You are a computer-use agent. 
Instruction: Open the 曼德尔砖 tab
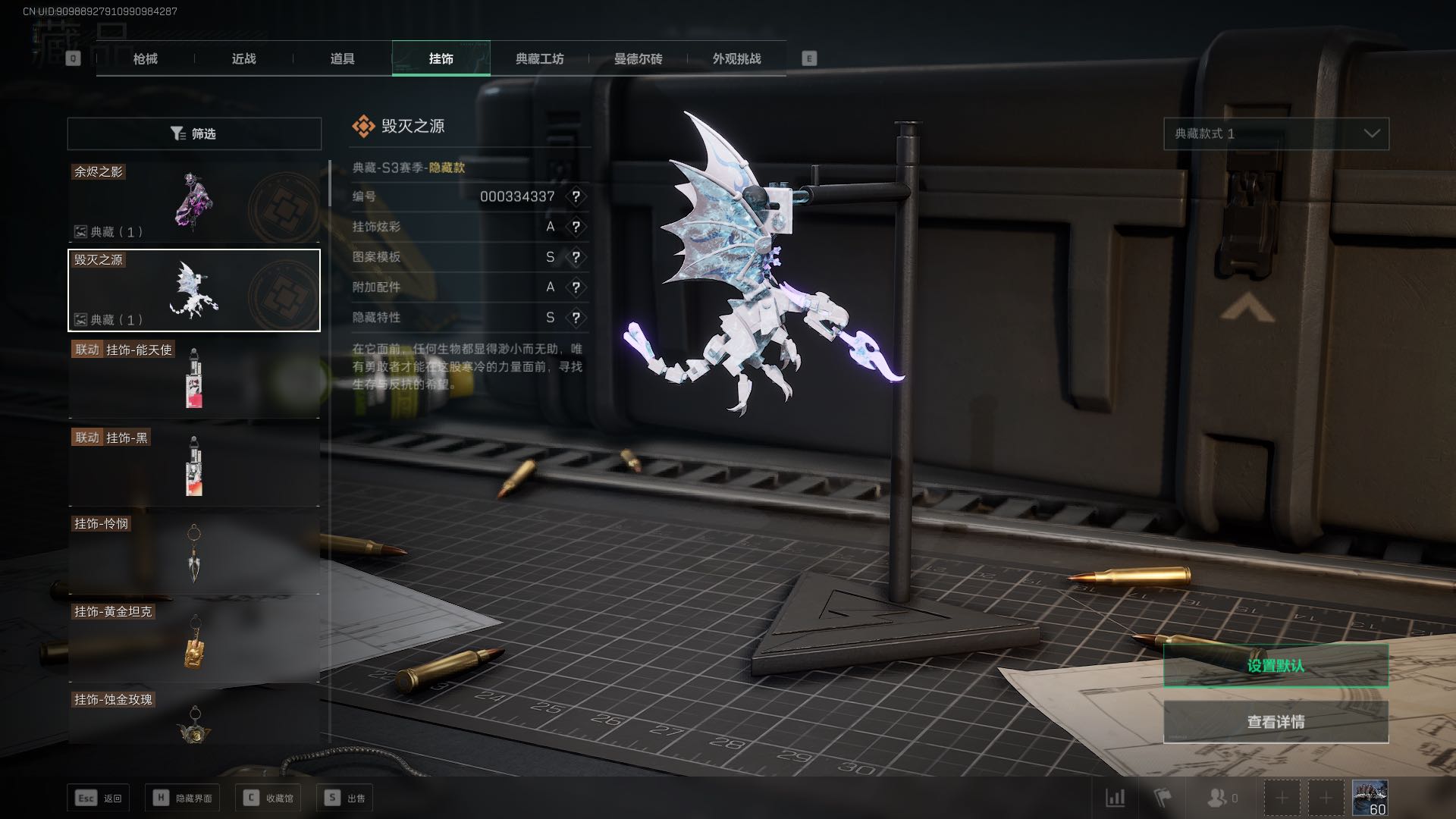coord(638,58)
